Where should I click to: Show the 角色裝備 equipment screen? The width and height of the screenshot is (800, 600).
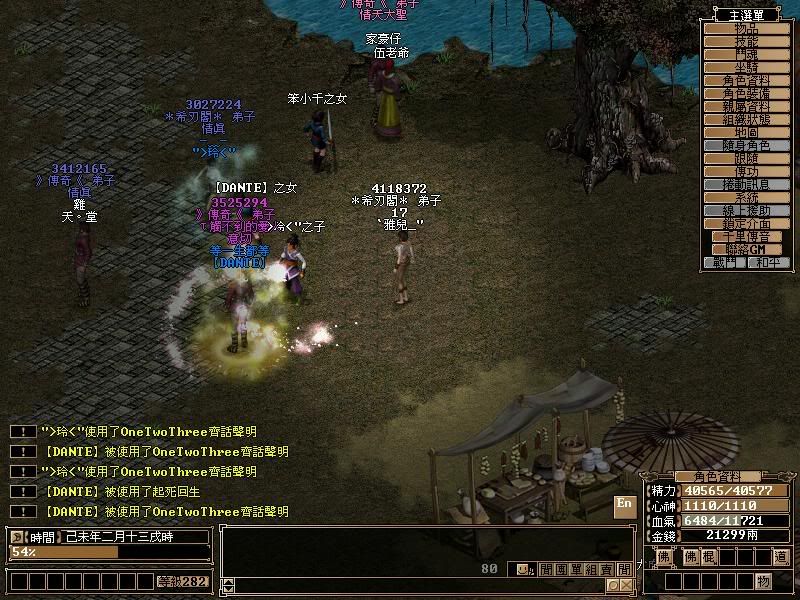tap(747, 93)
